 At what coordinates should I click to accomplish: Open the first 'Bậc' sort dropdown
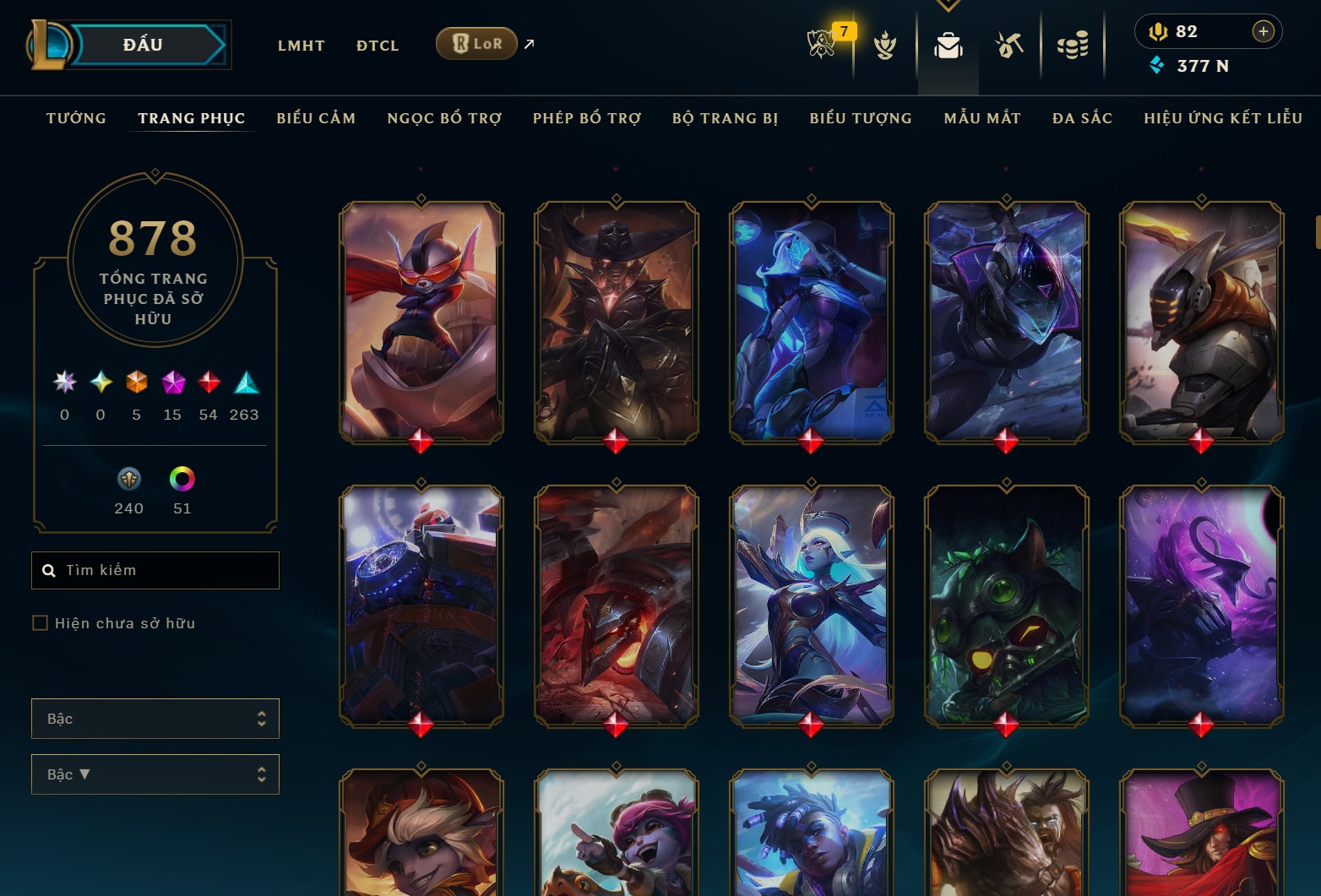(x=155, y=718)
